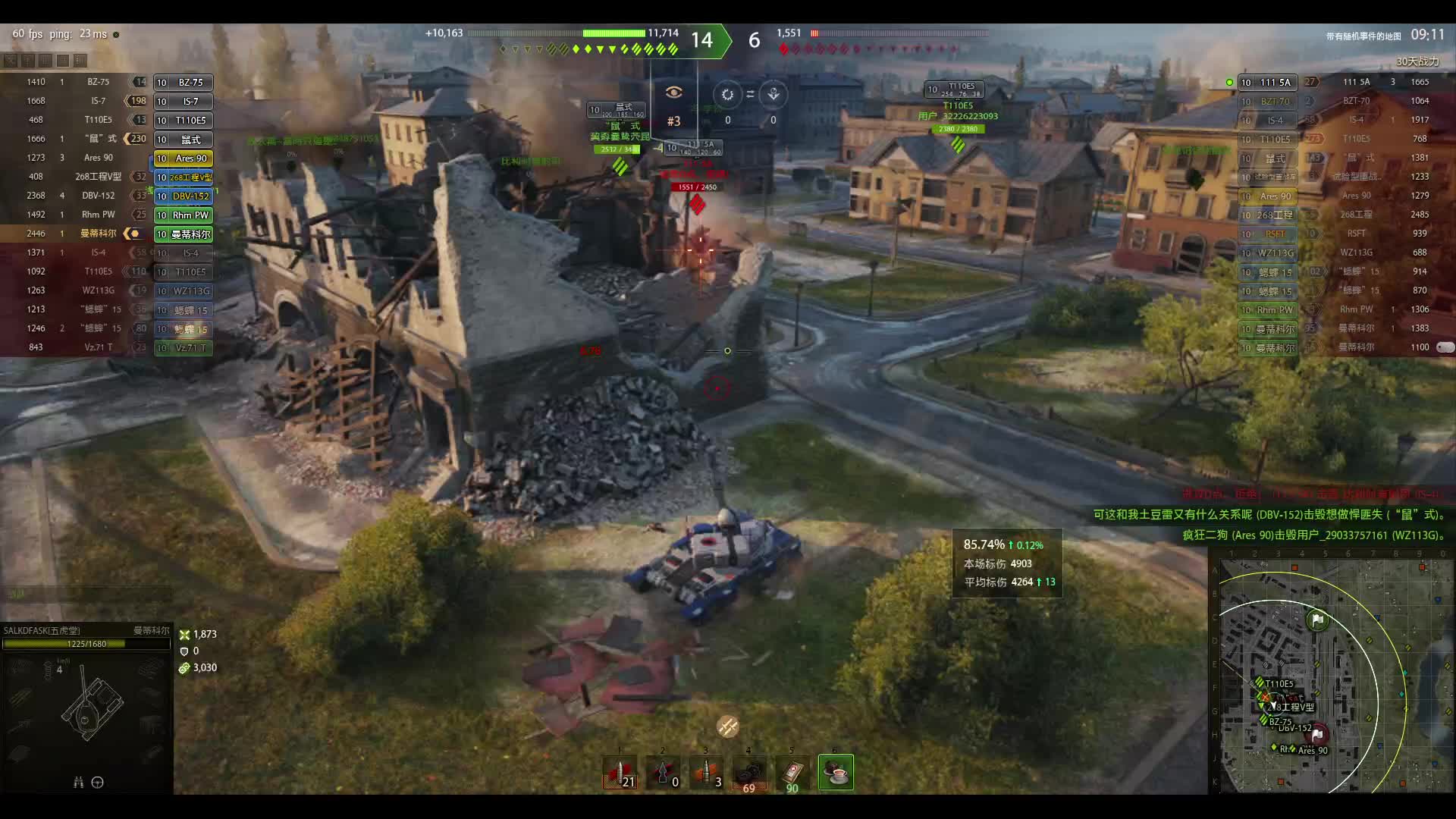
Task: Click the crossed-out repair icon above hotbar
Action: pyautogui.click(x=728, y=726)
